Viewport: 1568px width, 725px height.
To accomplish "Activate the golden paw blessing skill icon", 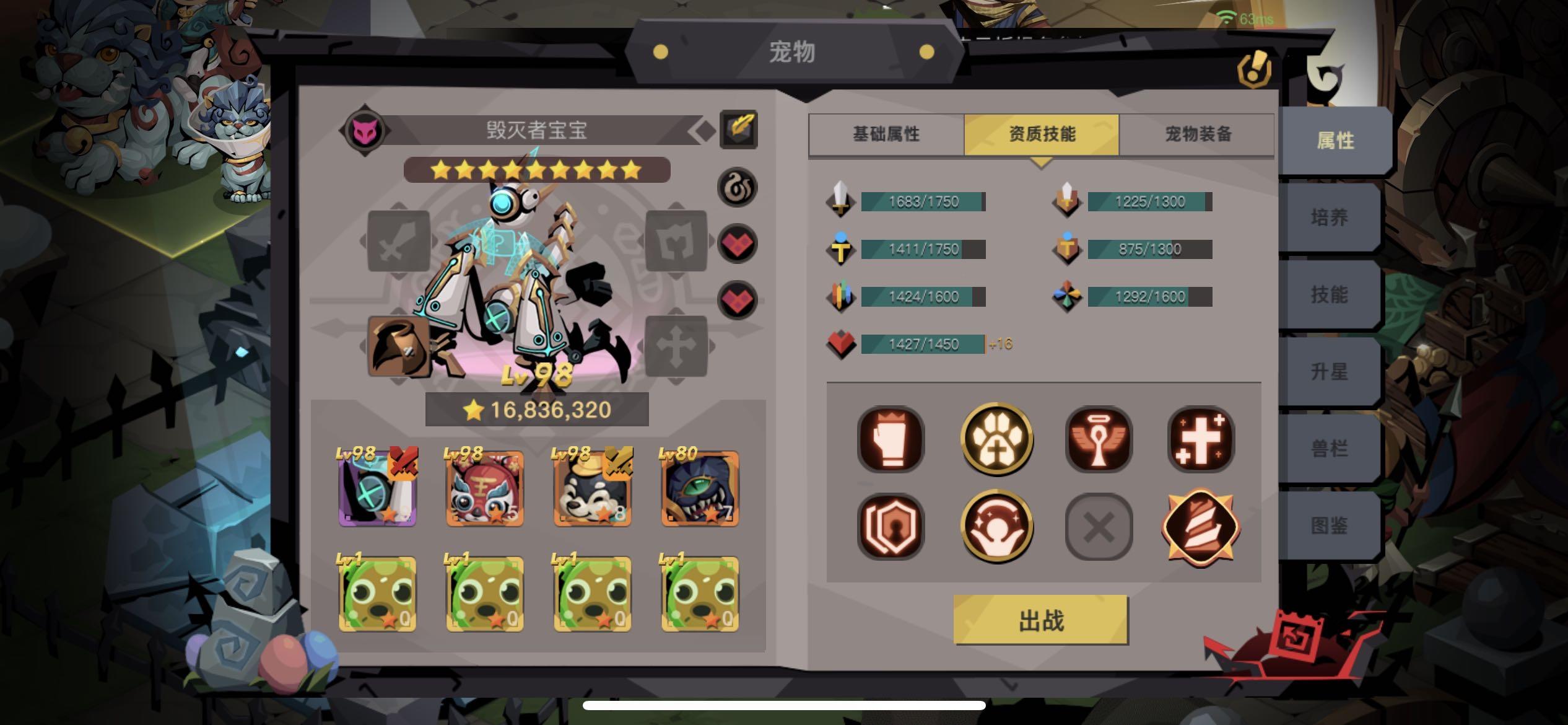I will [997, 440].
